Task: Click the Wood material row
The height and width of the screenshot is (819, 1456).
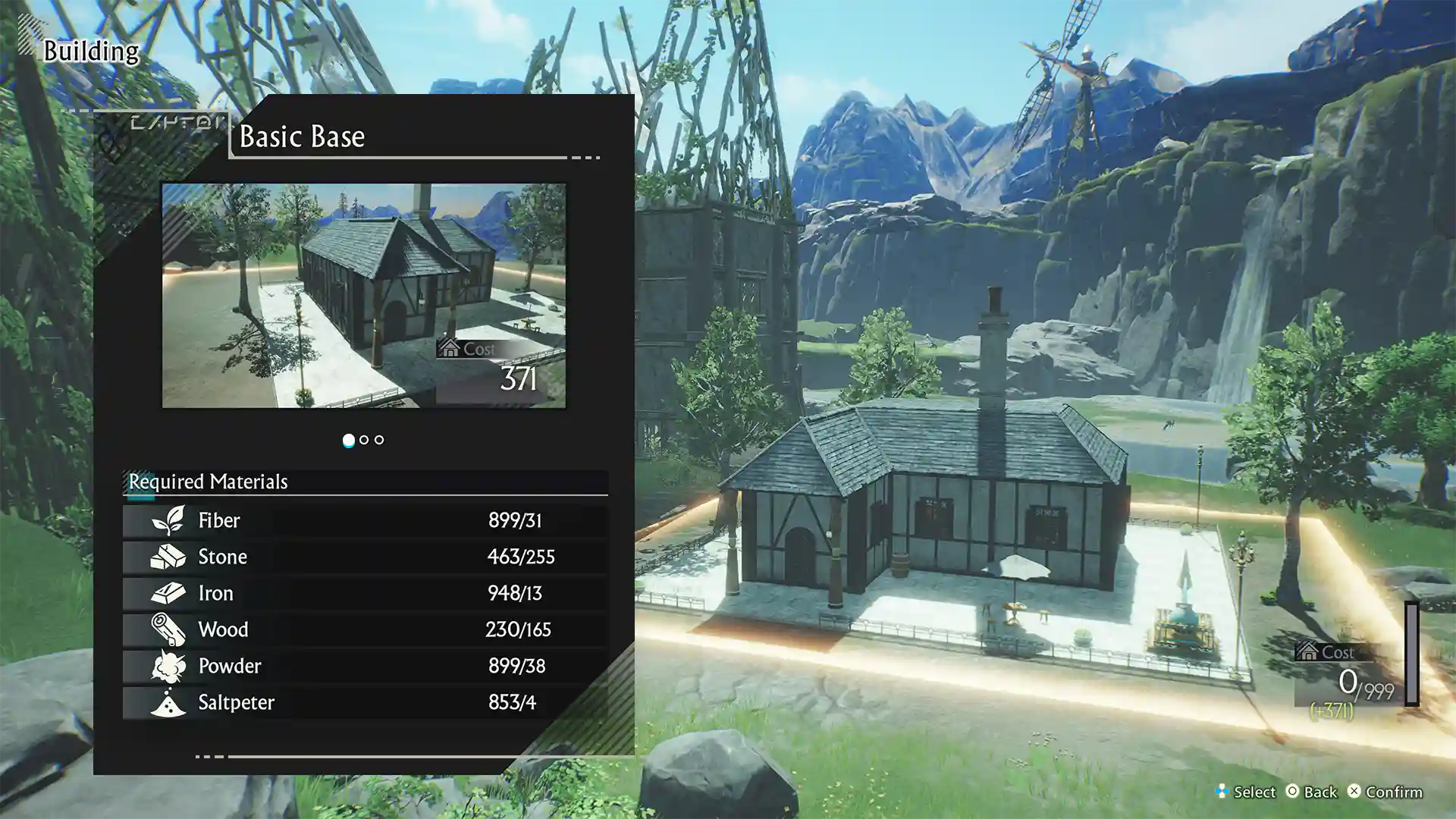Action: pos(365,629)
